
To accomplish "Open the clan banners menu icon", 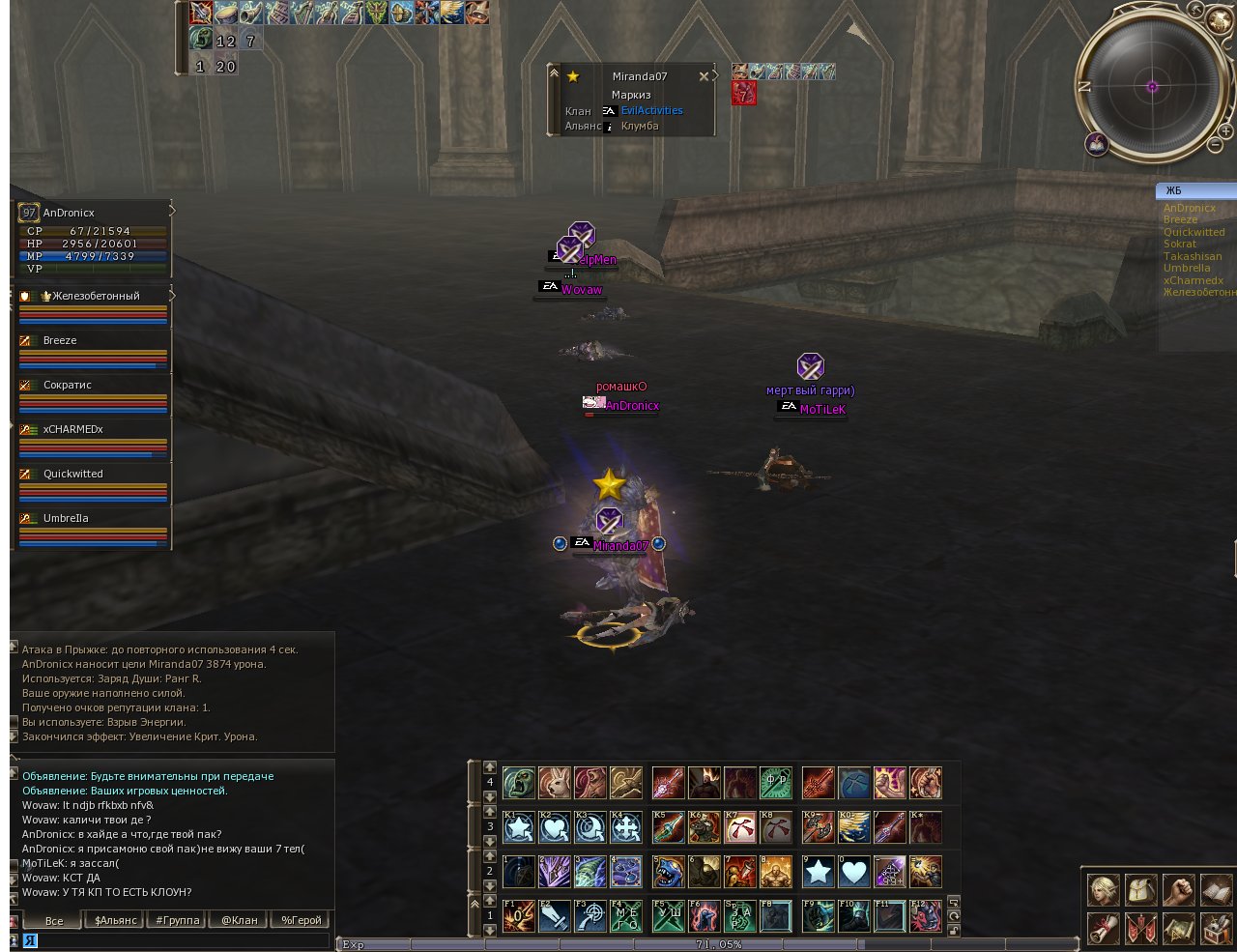I will 1140,929.
